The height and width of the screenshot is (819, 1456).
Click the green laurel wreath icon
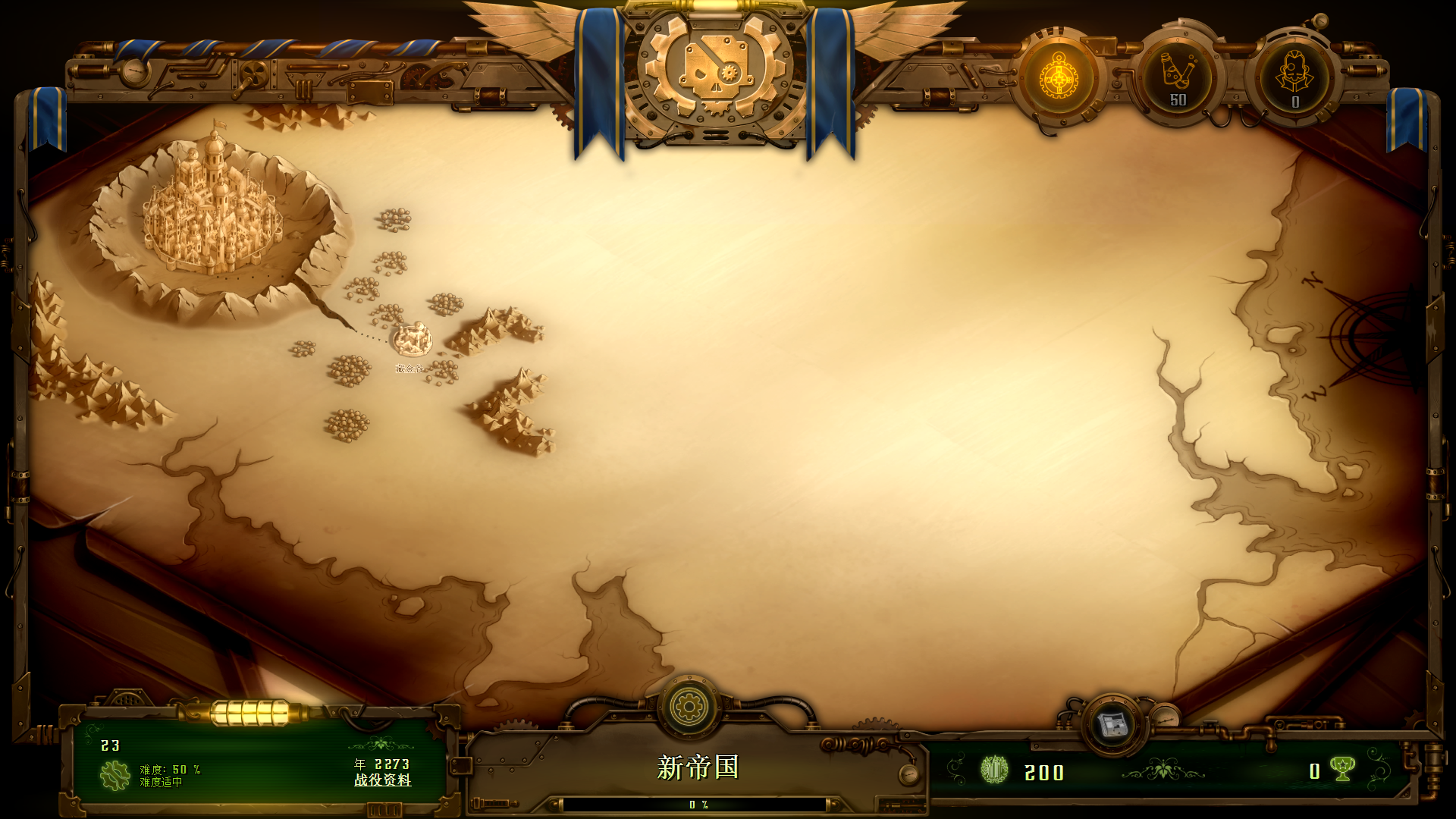click(x=993, y=770)
